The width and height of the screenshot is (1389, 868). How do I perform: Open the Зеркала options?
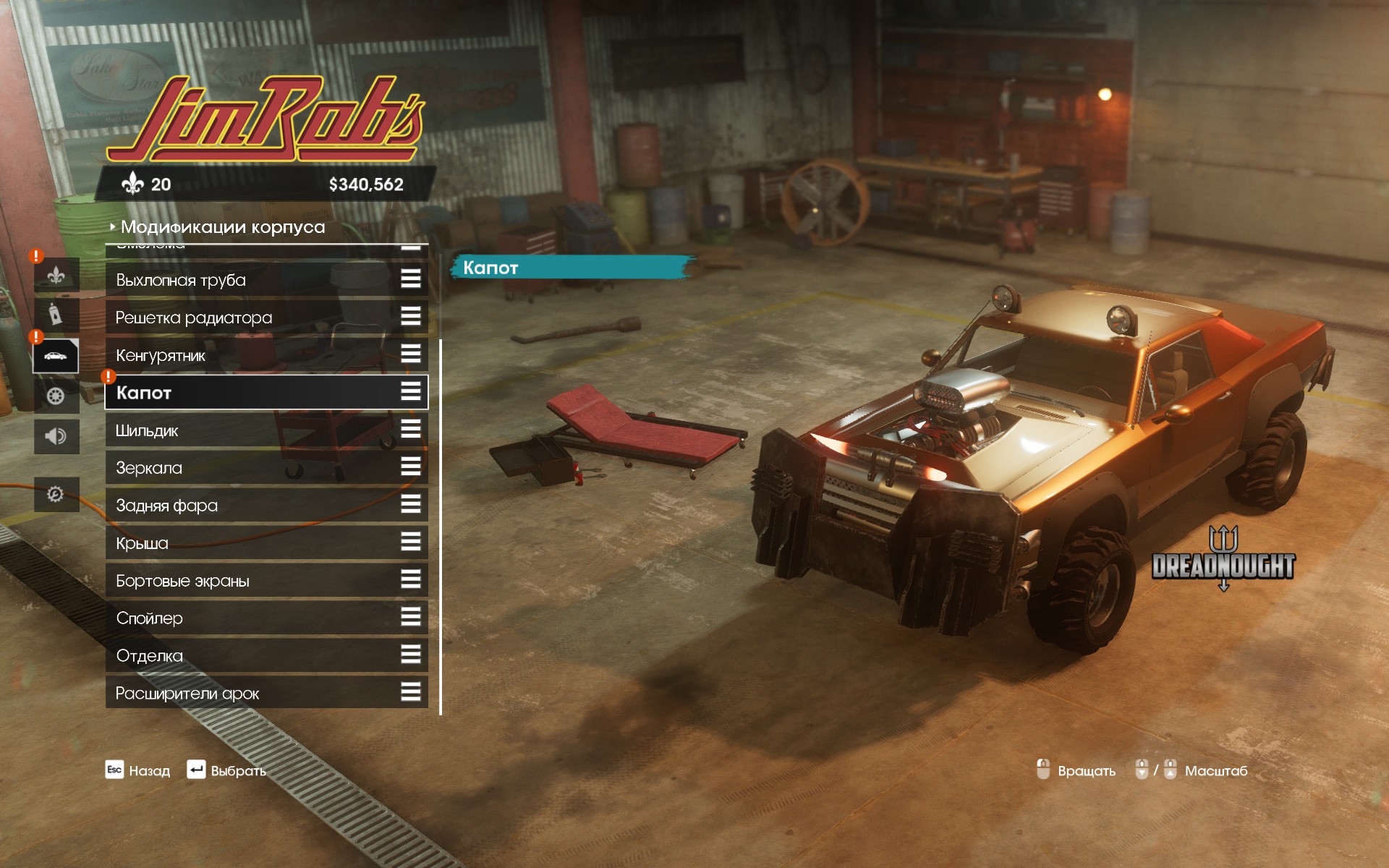pos(266,468)
